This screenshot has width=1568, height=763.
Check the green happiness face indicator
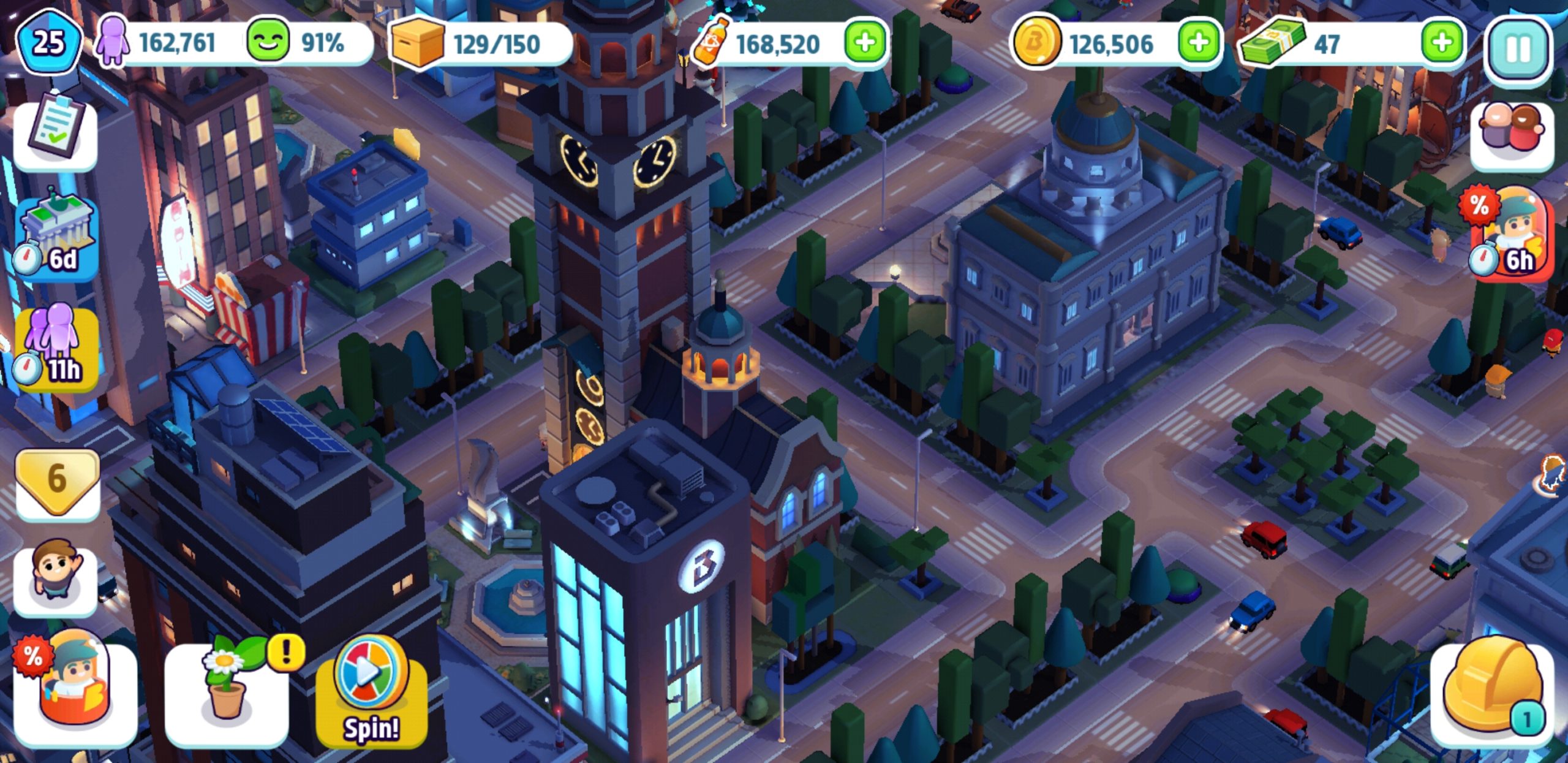[x=268, y=42]
